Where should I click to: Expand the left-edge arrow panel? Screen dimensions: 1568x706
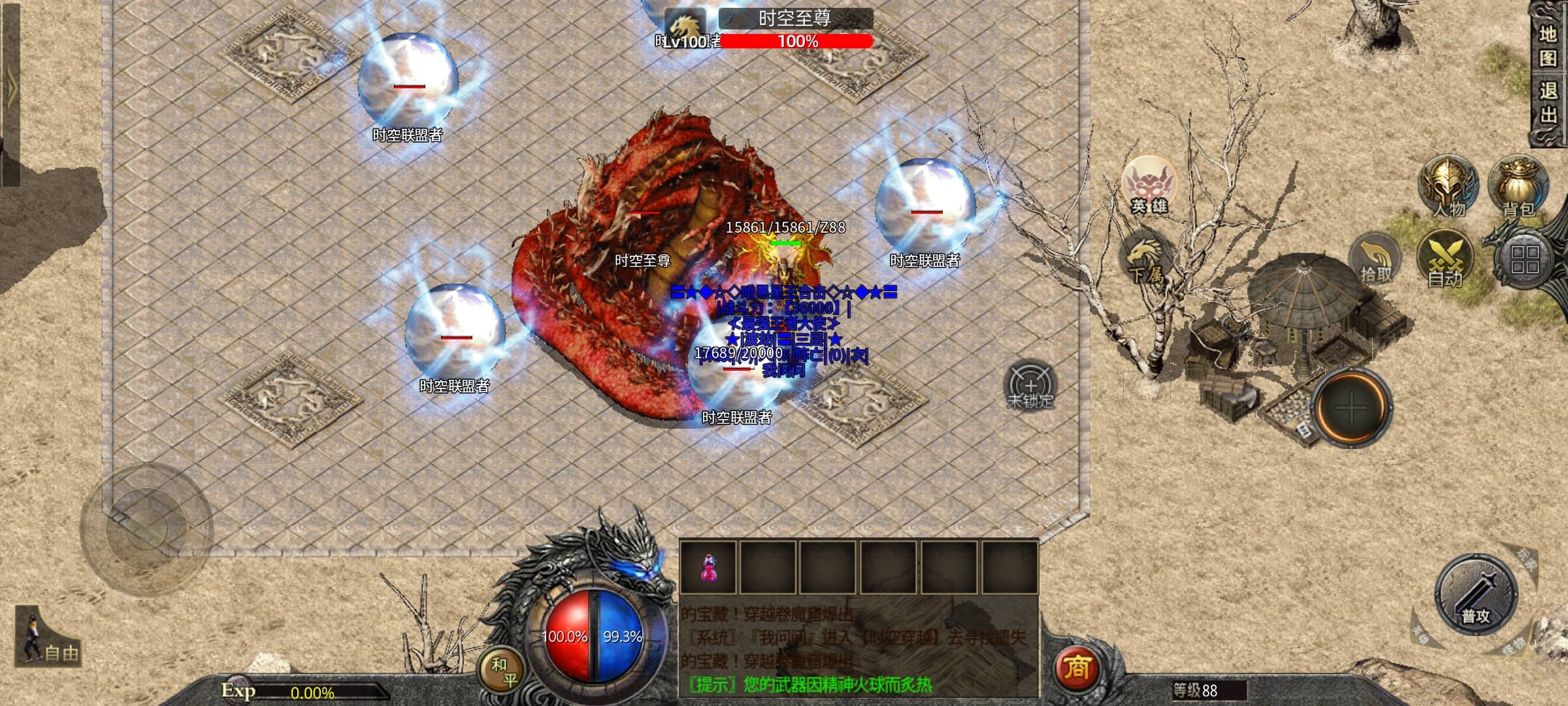tap(10, 92)
